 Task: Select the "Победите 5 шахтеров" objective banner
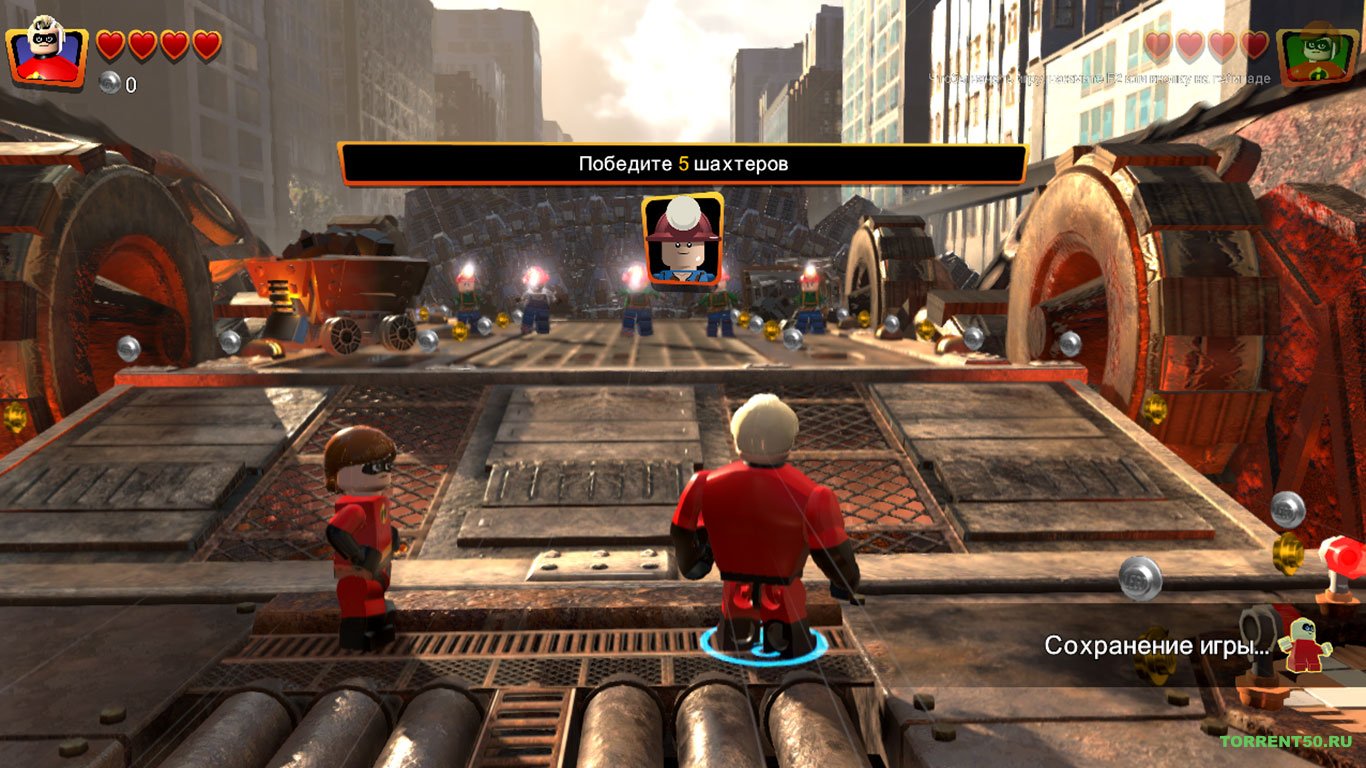tap(683, 164)
